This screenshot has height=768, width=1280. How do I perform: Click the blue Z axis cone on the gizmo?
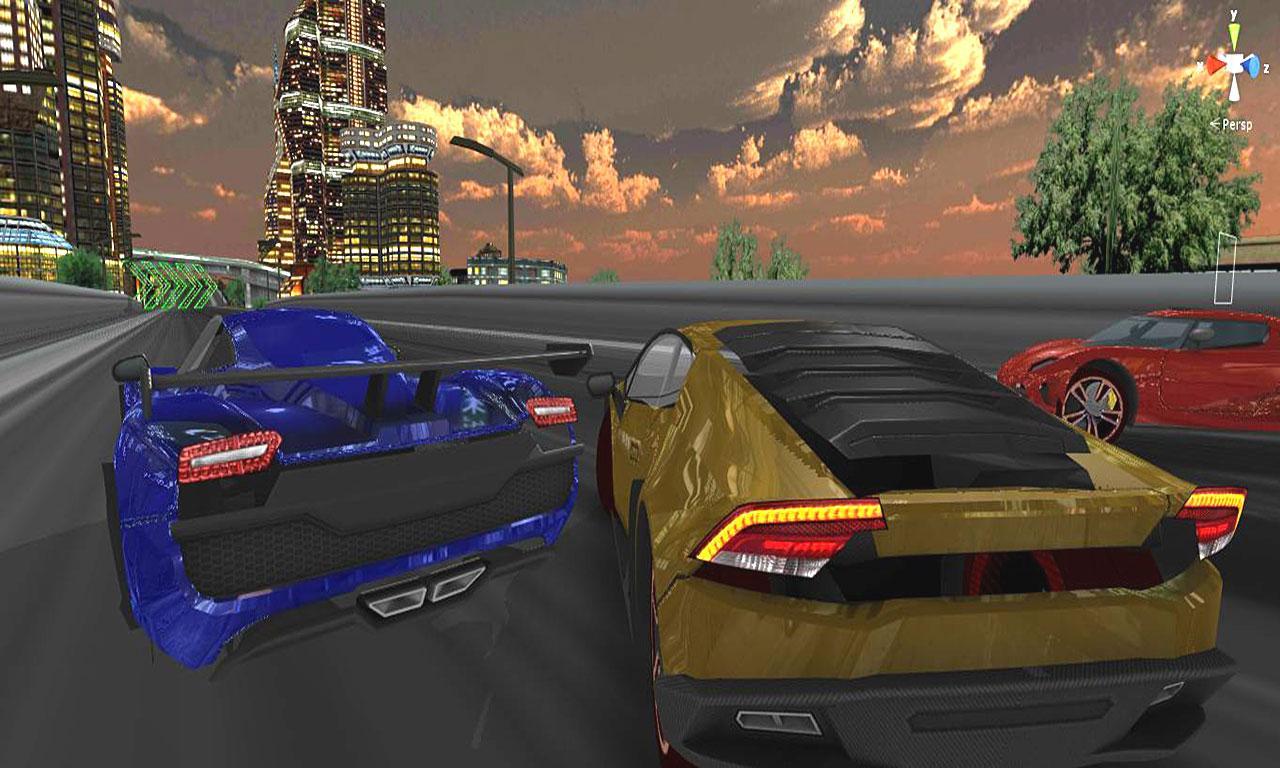coord(1253,66)
